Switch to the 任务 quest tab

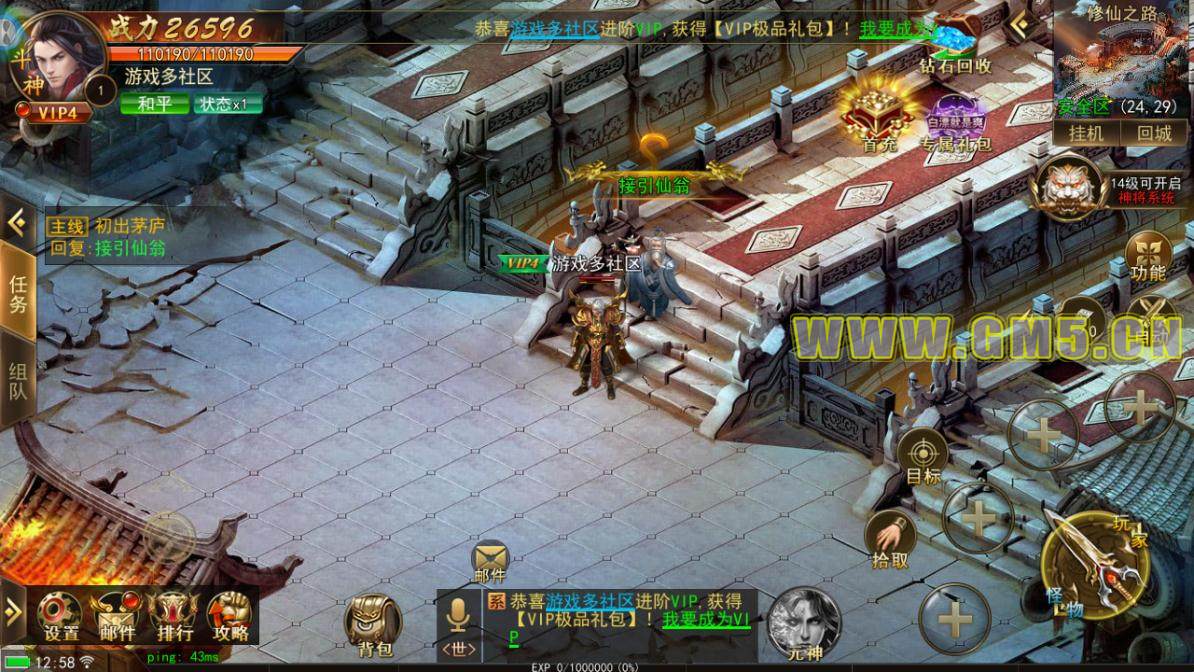(x=18, y=295)
